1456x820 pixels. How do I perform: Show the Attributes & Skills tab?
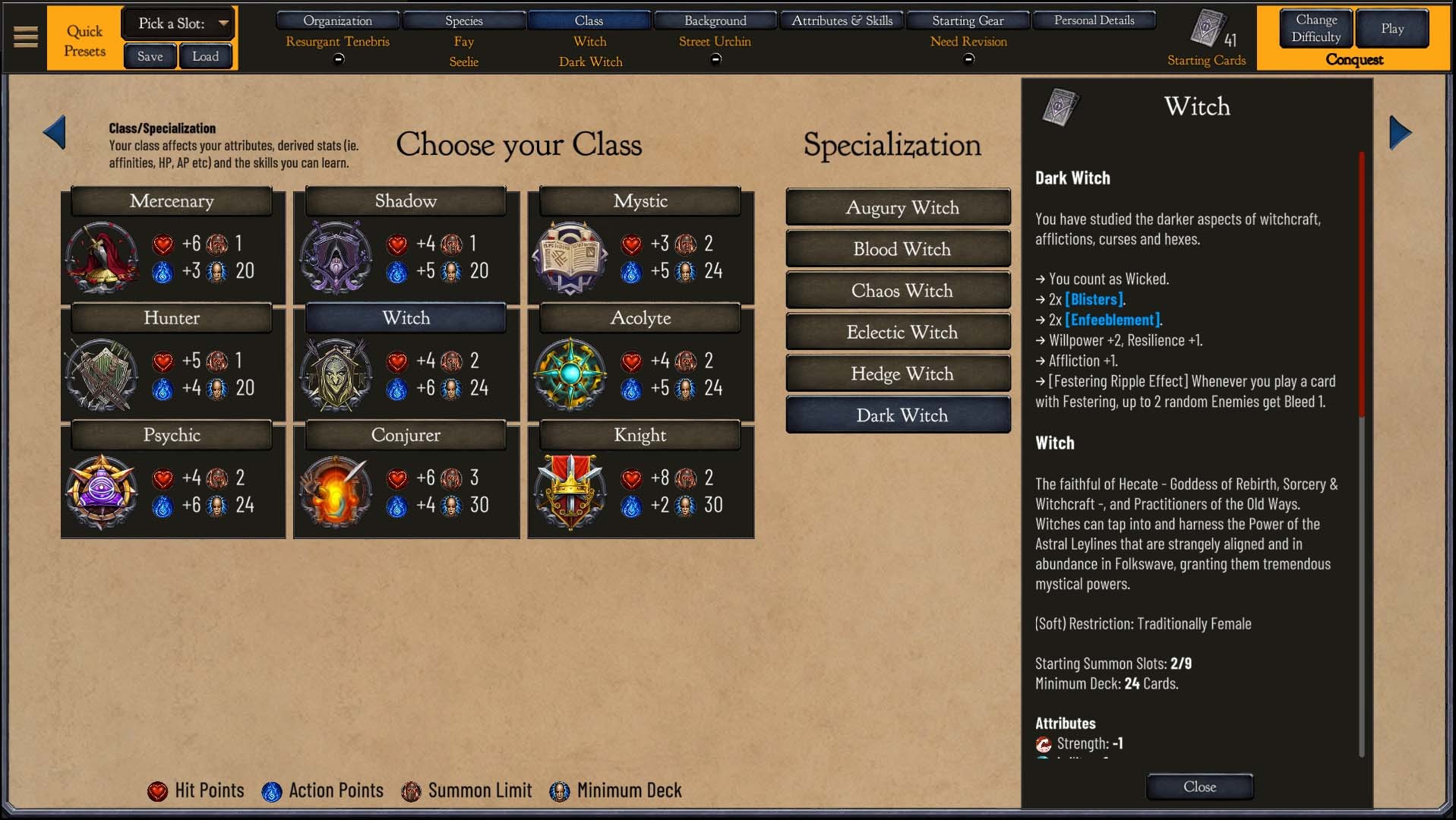(x=842, y=20)
